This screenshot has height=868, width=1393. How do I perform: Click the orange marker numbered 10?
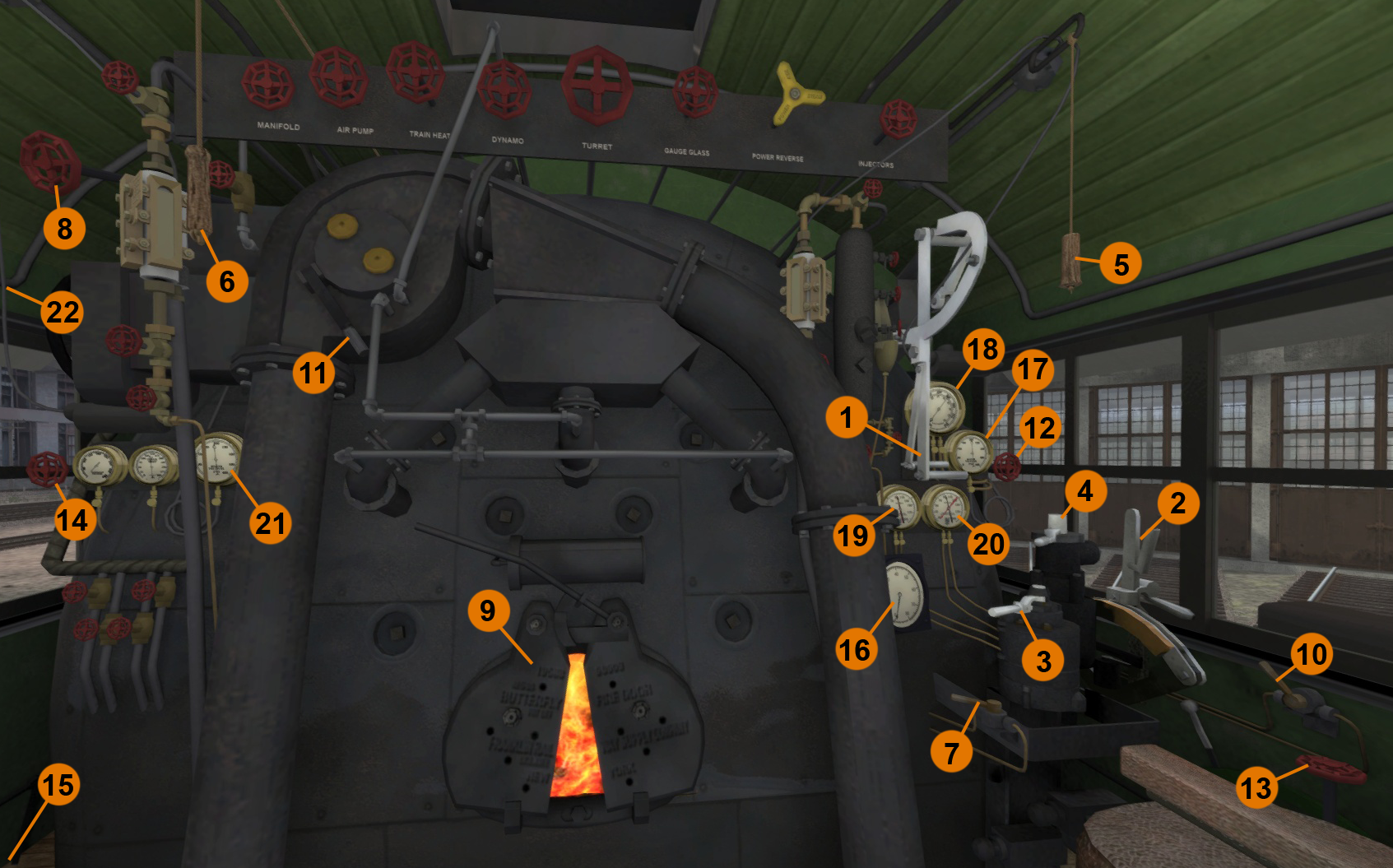coord(1311,655)
